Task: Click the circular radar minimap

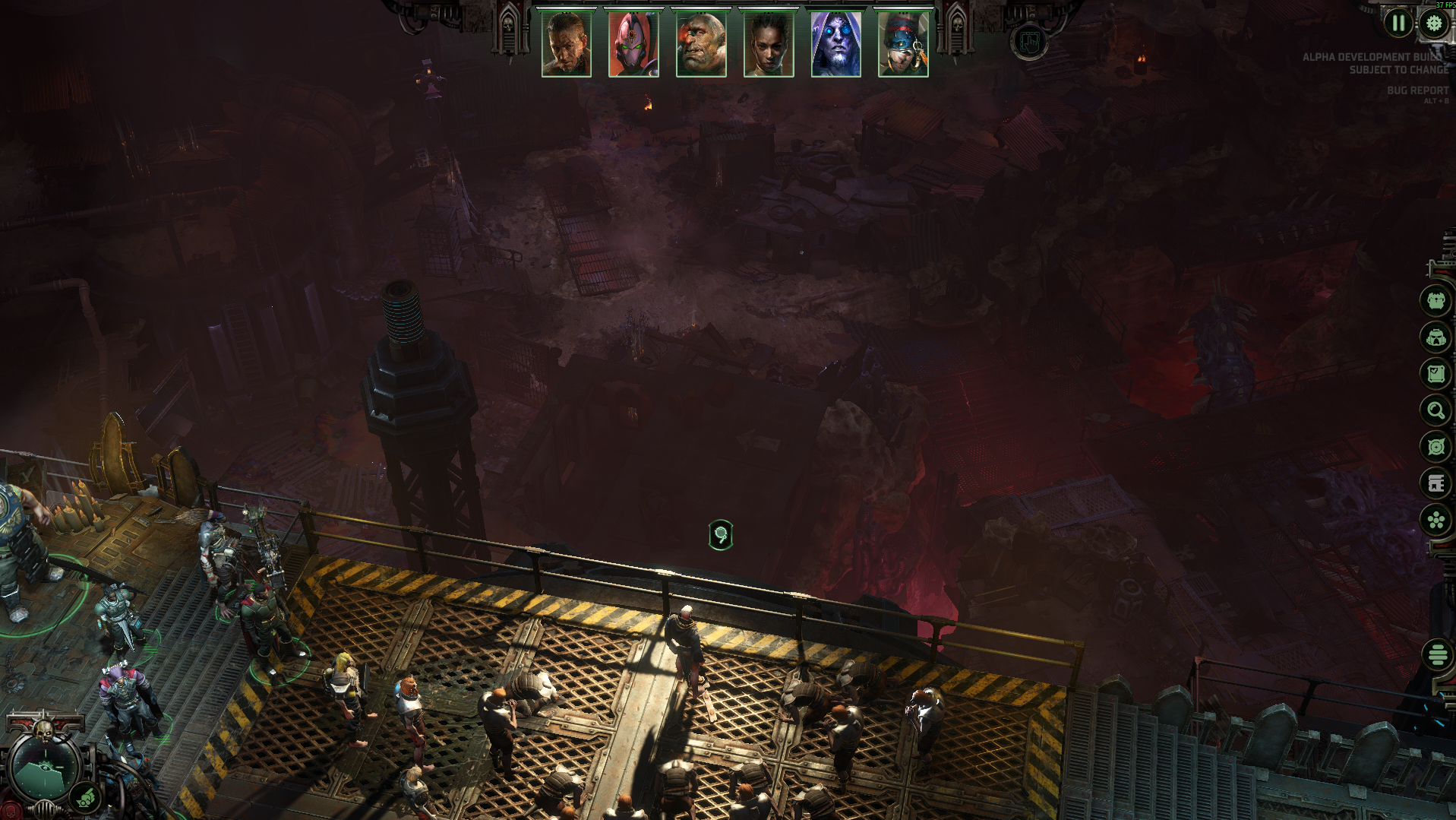Action: click(43, 769)
